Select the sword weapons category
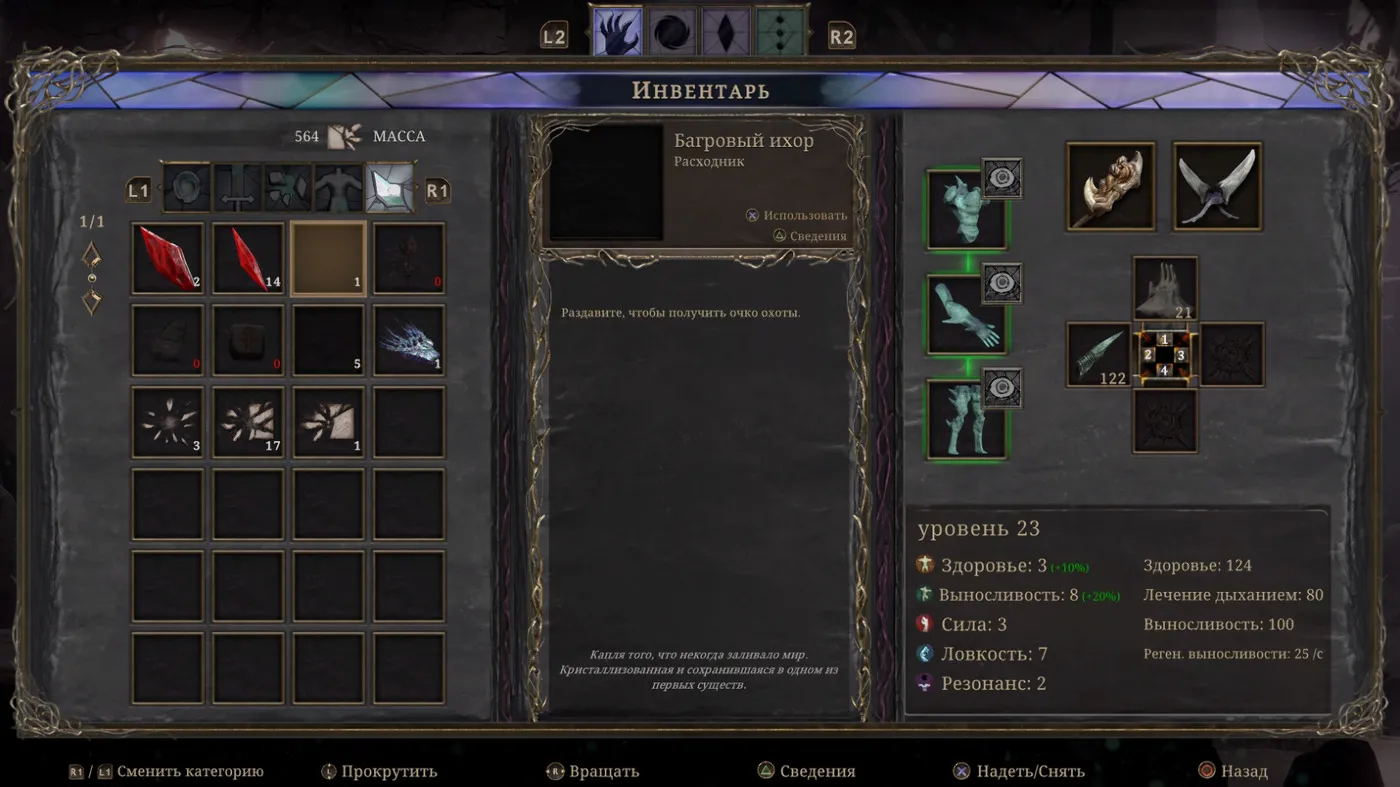The width and height of the screenshot is (1400, 787). [x=238, y=188]
